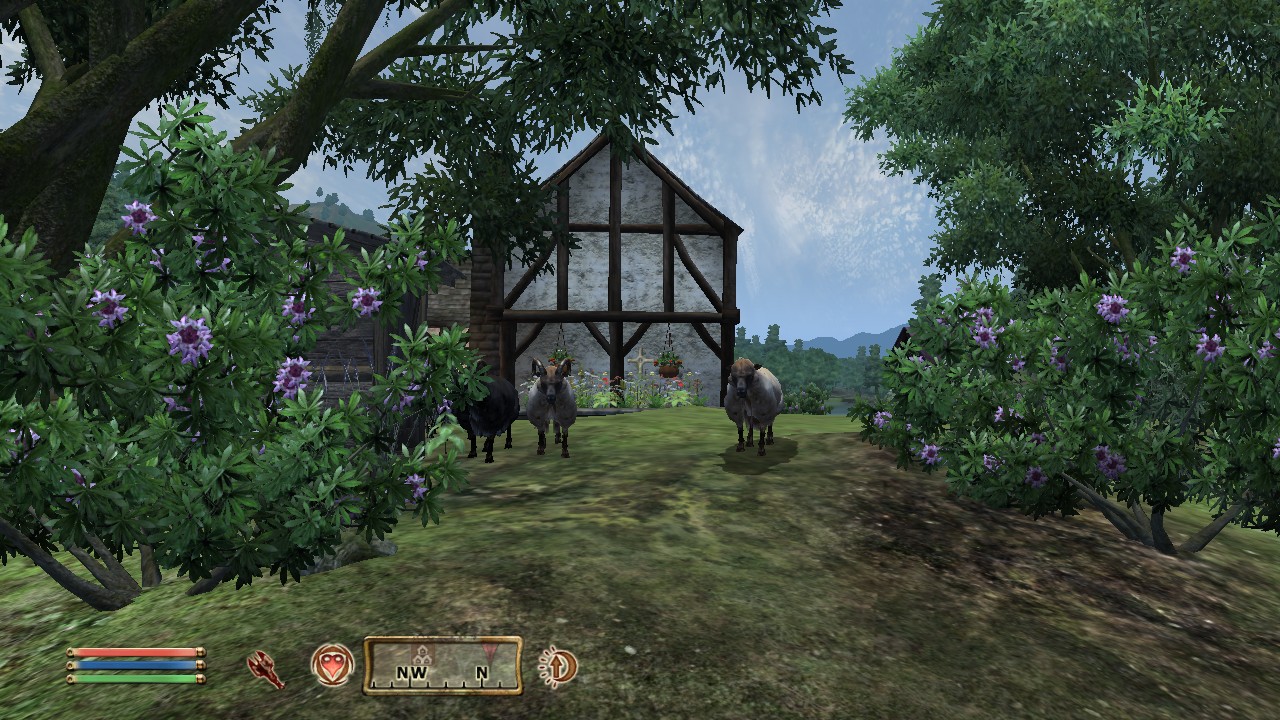Open the sun-and-arrow active effect icon
1280x720 pixels.
[x=557, y=666]
